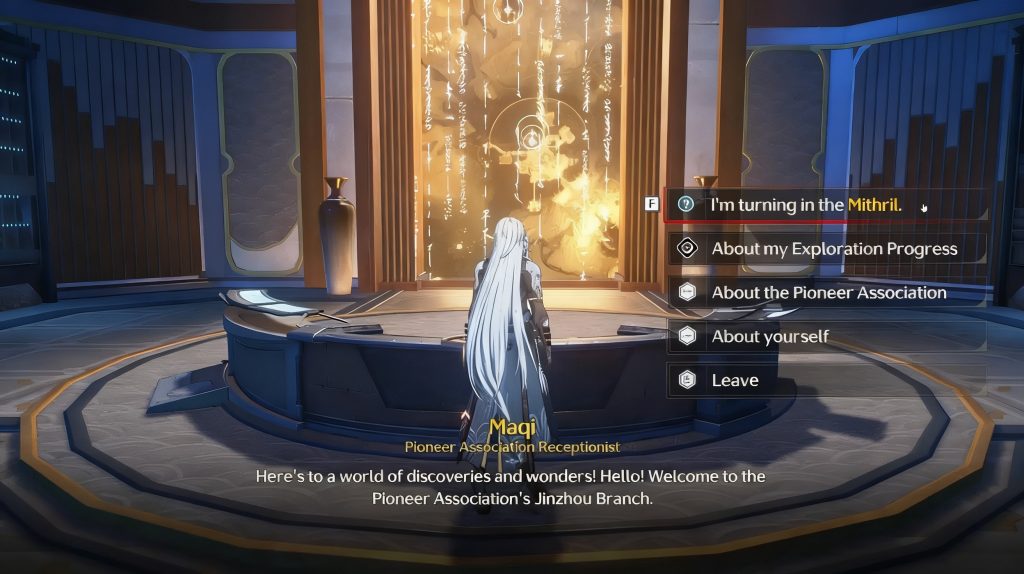The image size is (1024, 574).
Task: Leave the conversation with Maqi
Action: click(735, 381)
